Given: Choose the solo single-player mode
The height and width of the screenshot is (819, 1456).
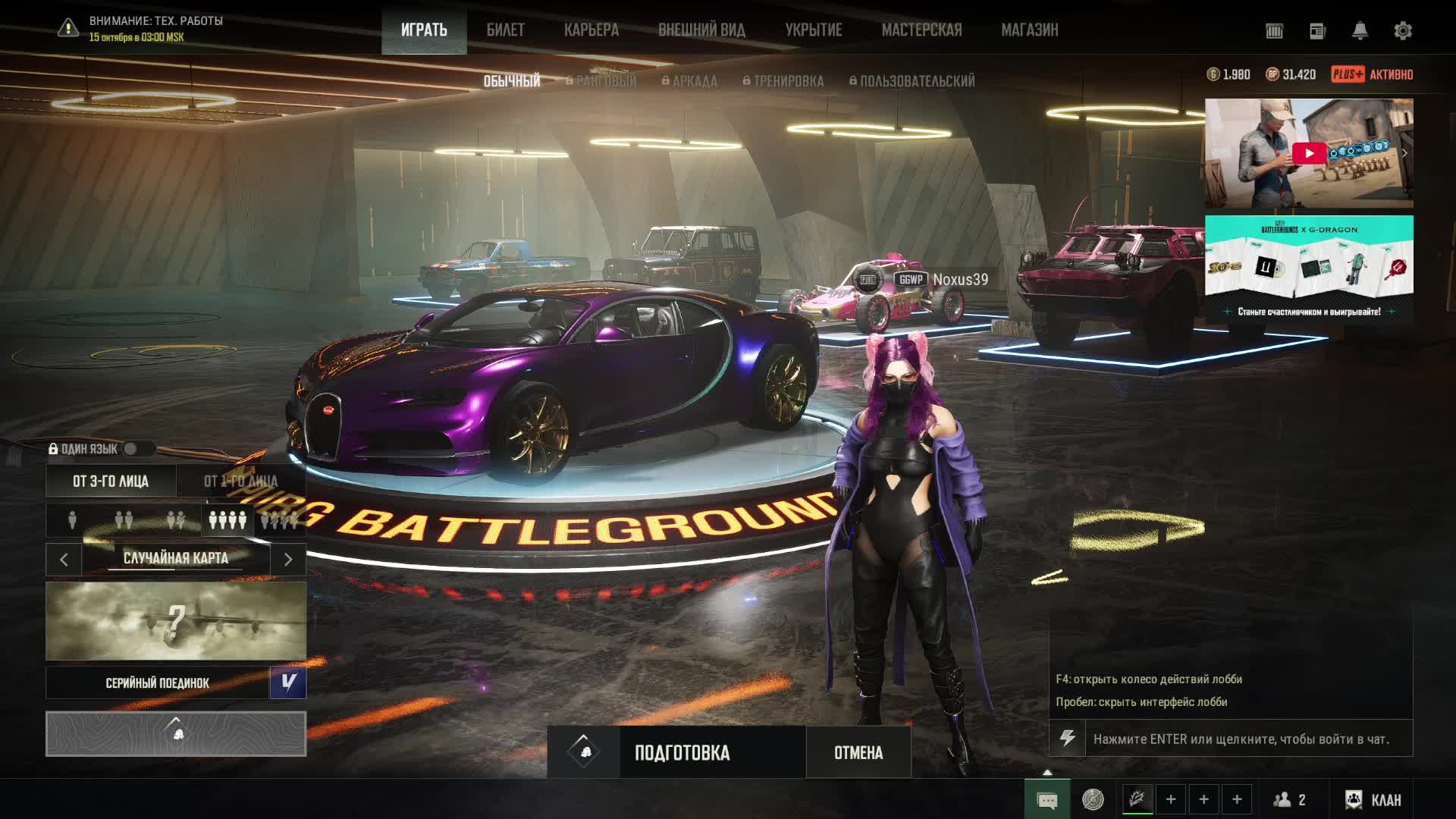Looking at the screenshot, I should click(73, 520).
